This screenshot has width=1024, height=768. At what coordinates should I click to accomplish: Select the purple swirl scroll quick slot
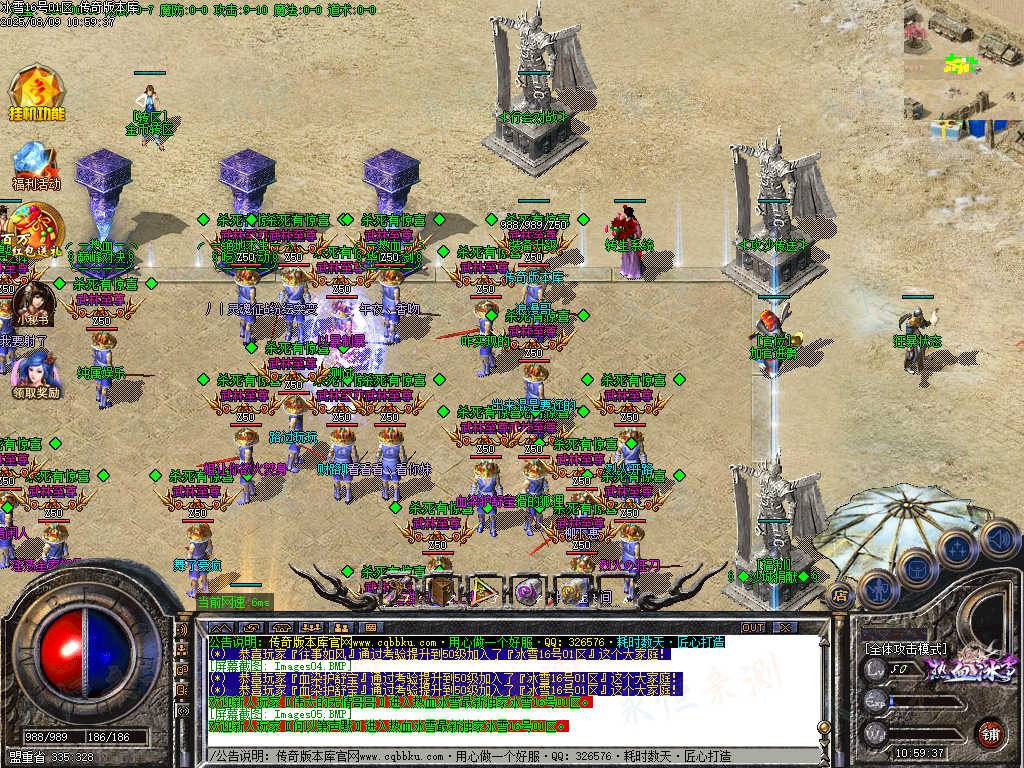pyautogui.click(x=527, y=591)
